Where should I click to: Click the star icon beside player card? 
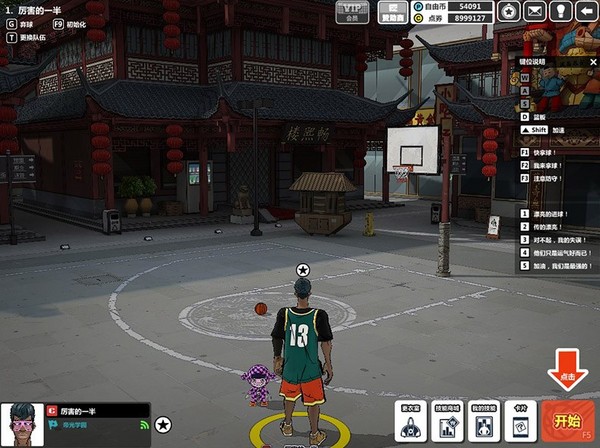pyautogui.click(x=162, y=425)
